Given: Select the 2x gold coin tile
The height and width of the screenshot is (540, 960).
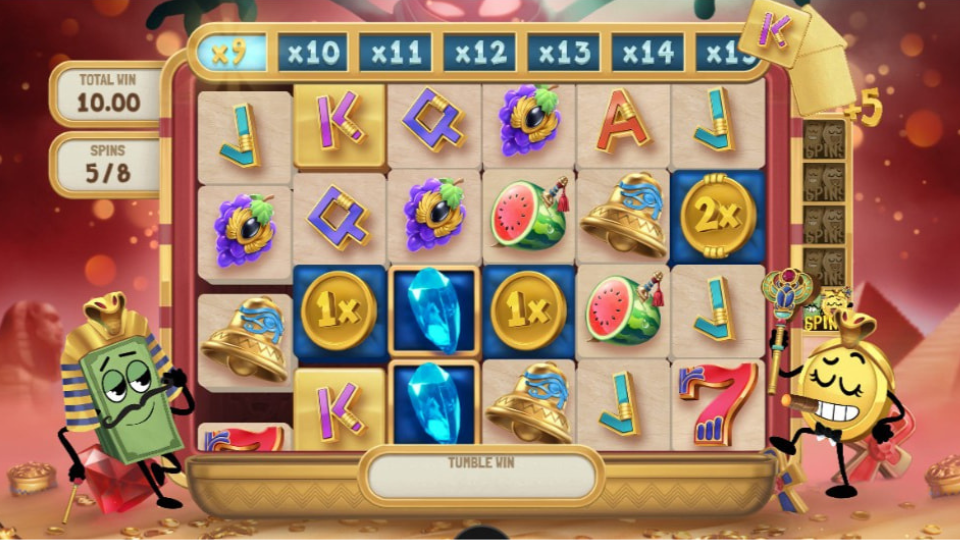Looking at the screenshot, I should point(718,216).
